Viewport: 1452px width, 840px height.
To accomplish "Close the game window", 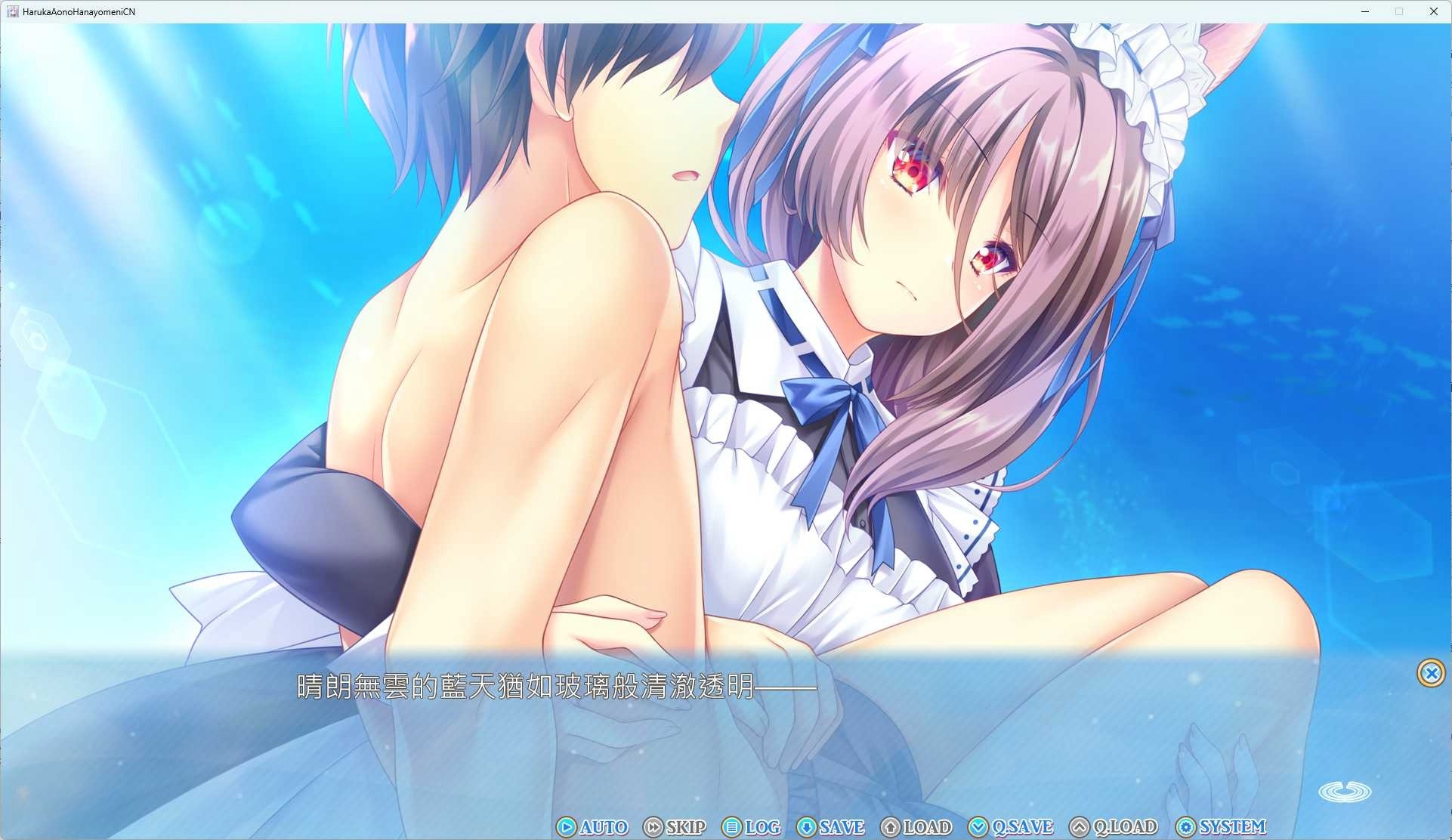I will click(1433, 11).
